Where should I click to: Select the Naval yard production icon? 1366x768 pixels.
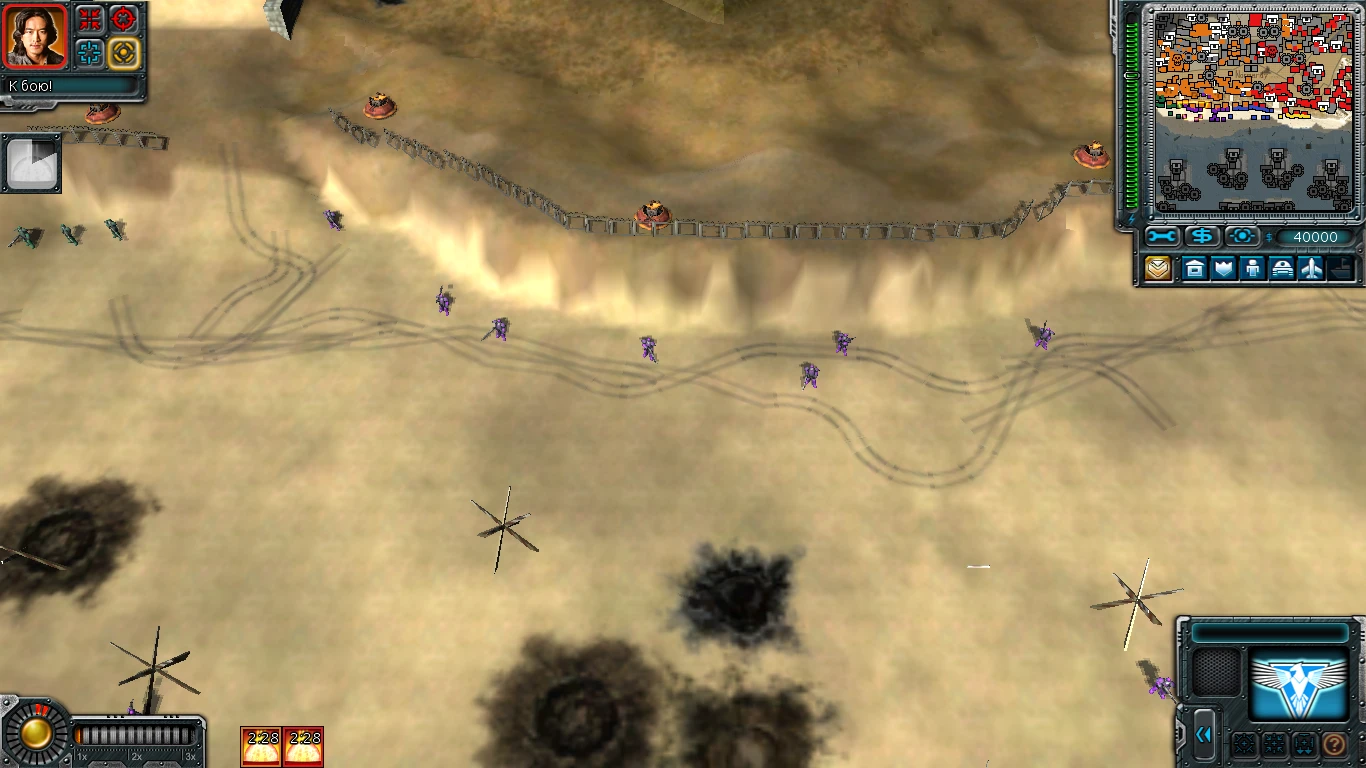click(x=1340, y=268)
